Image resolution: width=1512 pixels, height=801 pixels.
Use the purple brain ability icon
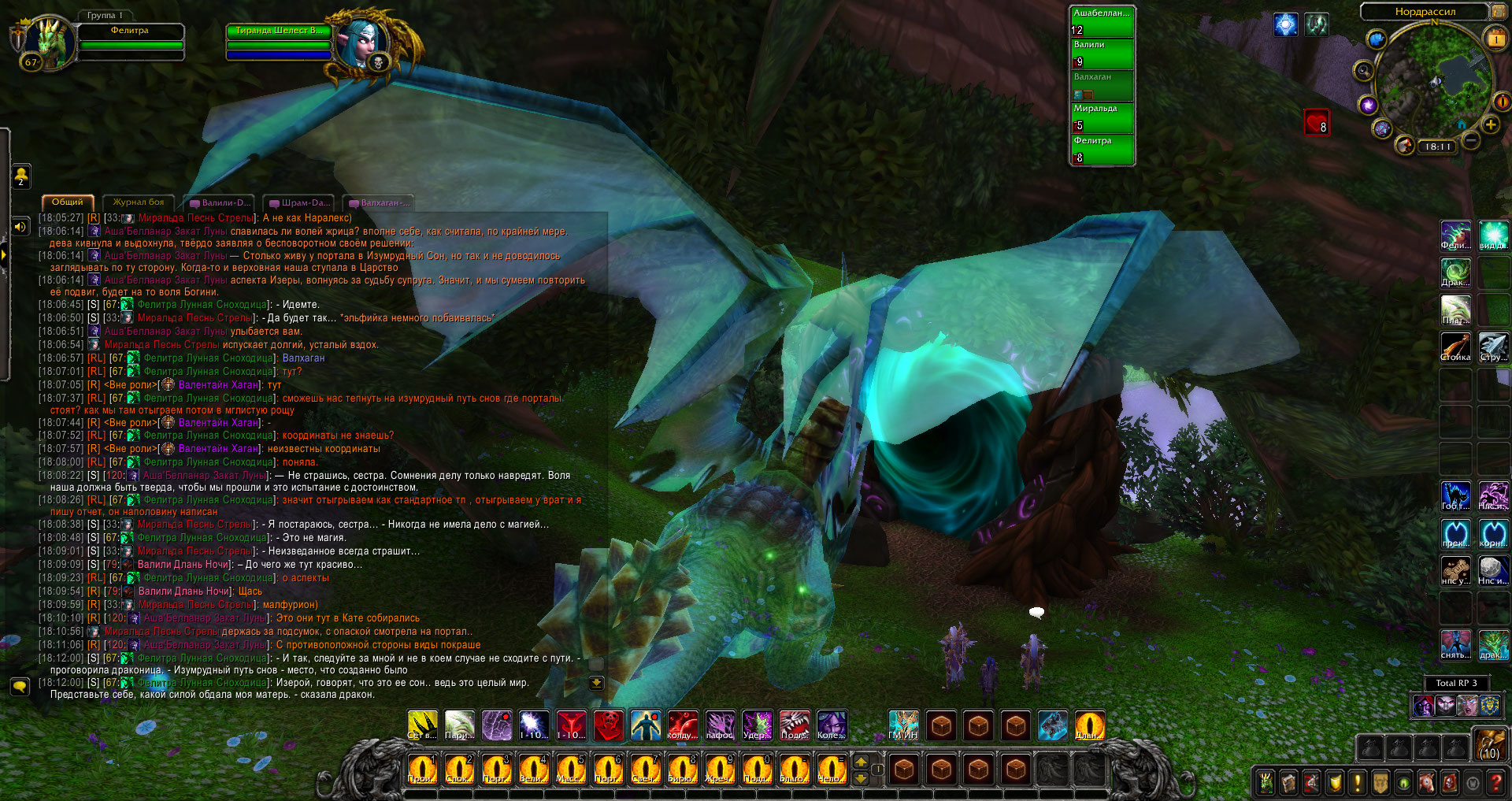pyautogui.click(x=497, y=725)
